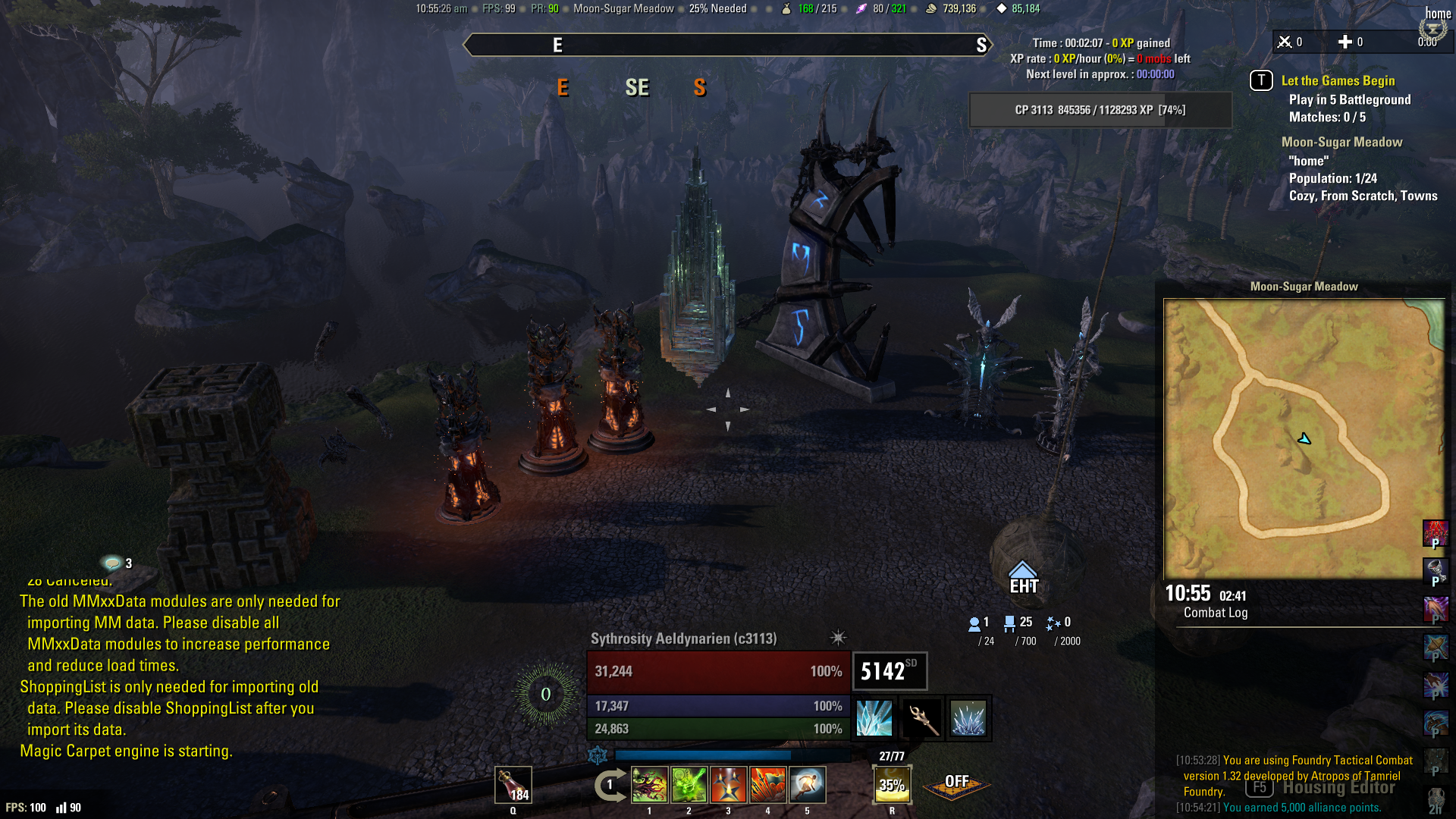Select the staff buff icon
Viewport: 1456px width, 819px height.
[x=922, y=718]
